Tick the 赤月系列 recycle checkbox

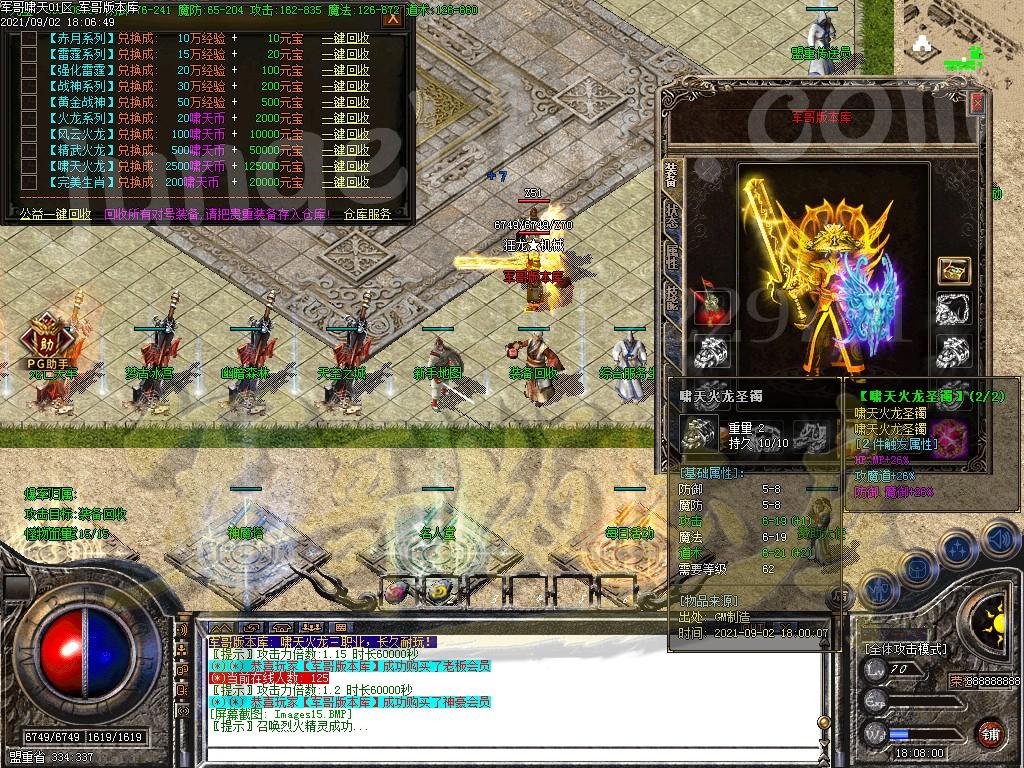(x=27, y=37)
